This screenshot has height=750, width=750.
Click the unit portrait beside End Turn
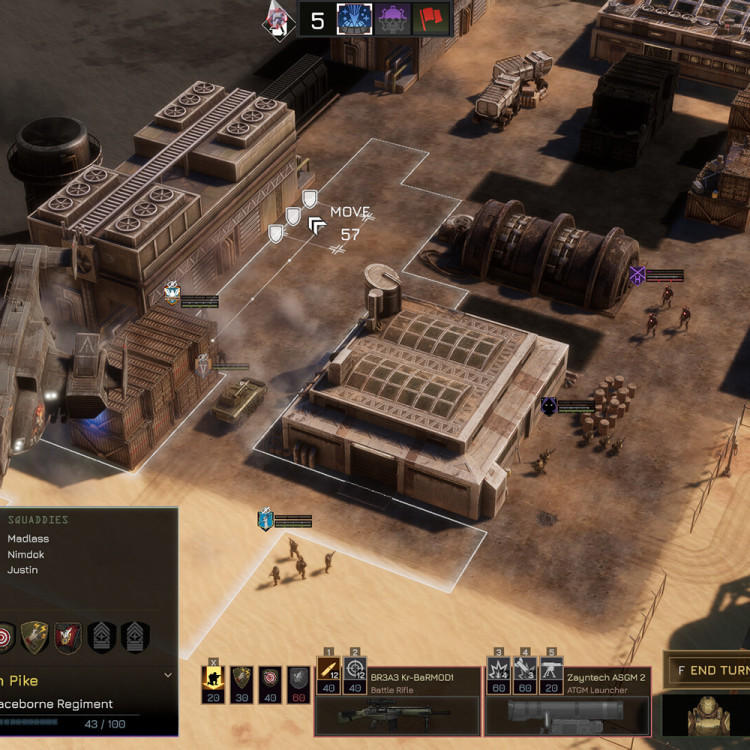(709, 714)
